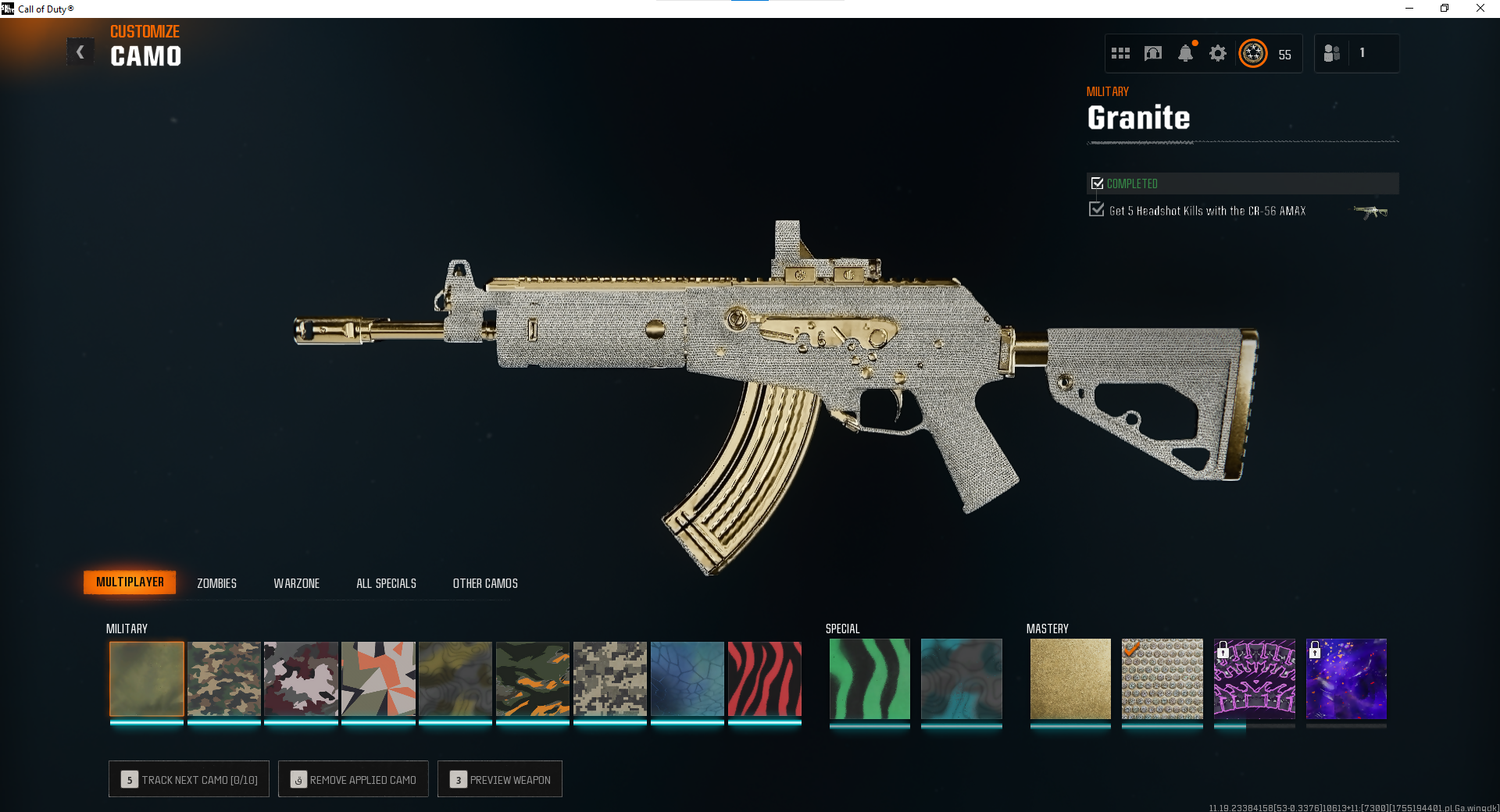1500x812 pixels.
Task: Choose the blue cracked-pattern military camo
Action: click(687, 678)
